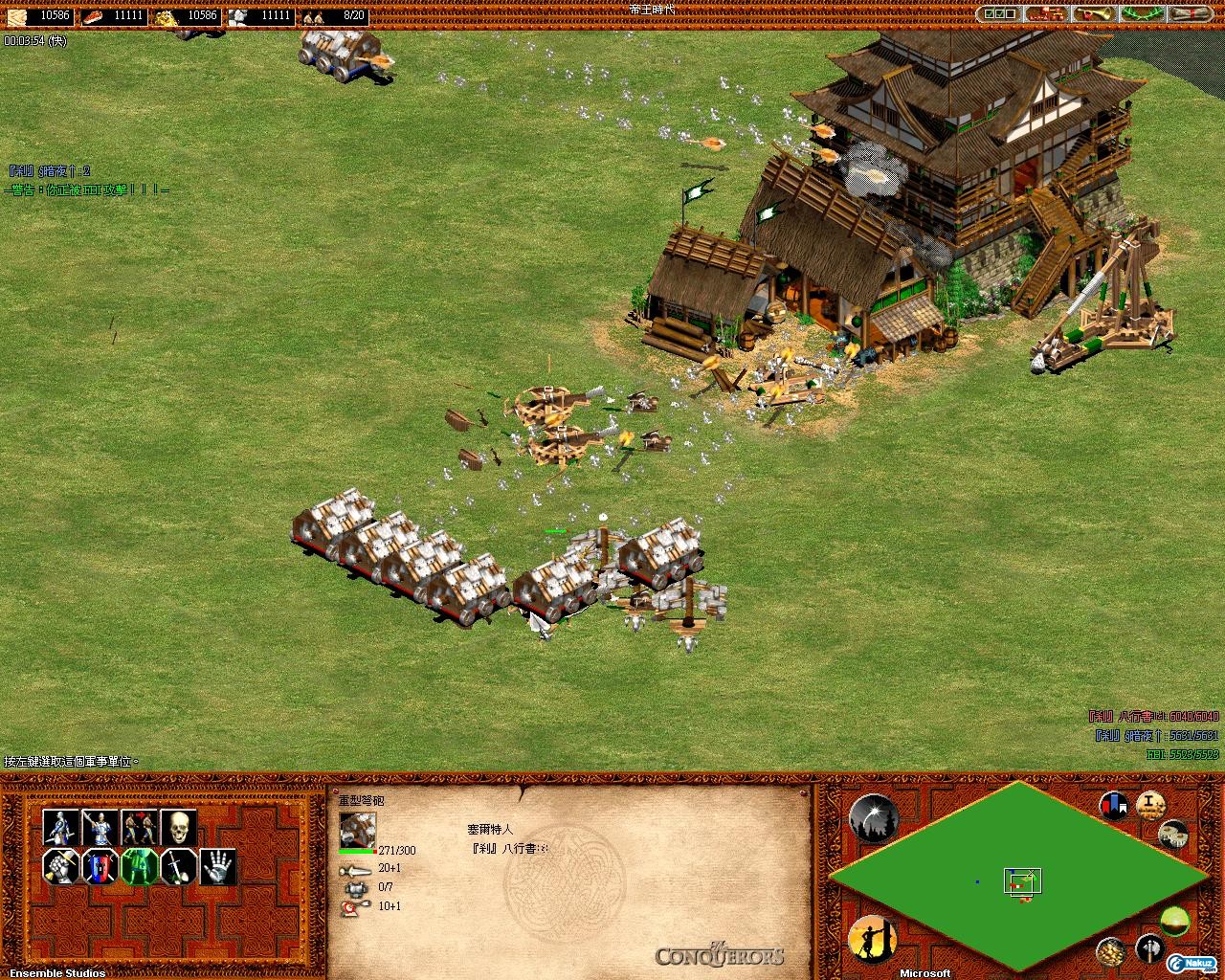The height and width of the screenshot is (980, 1225).
Task: Stop the unit with the open hand icon
Action: click(218, 867)
